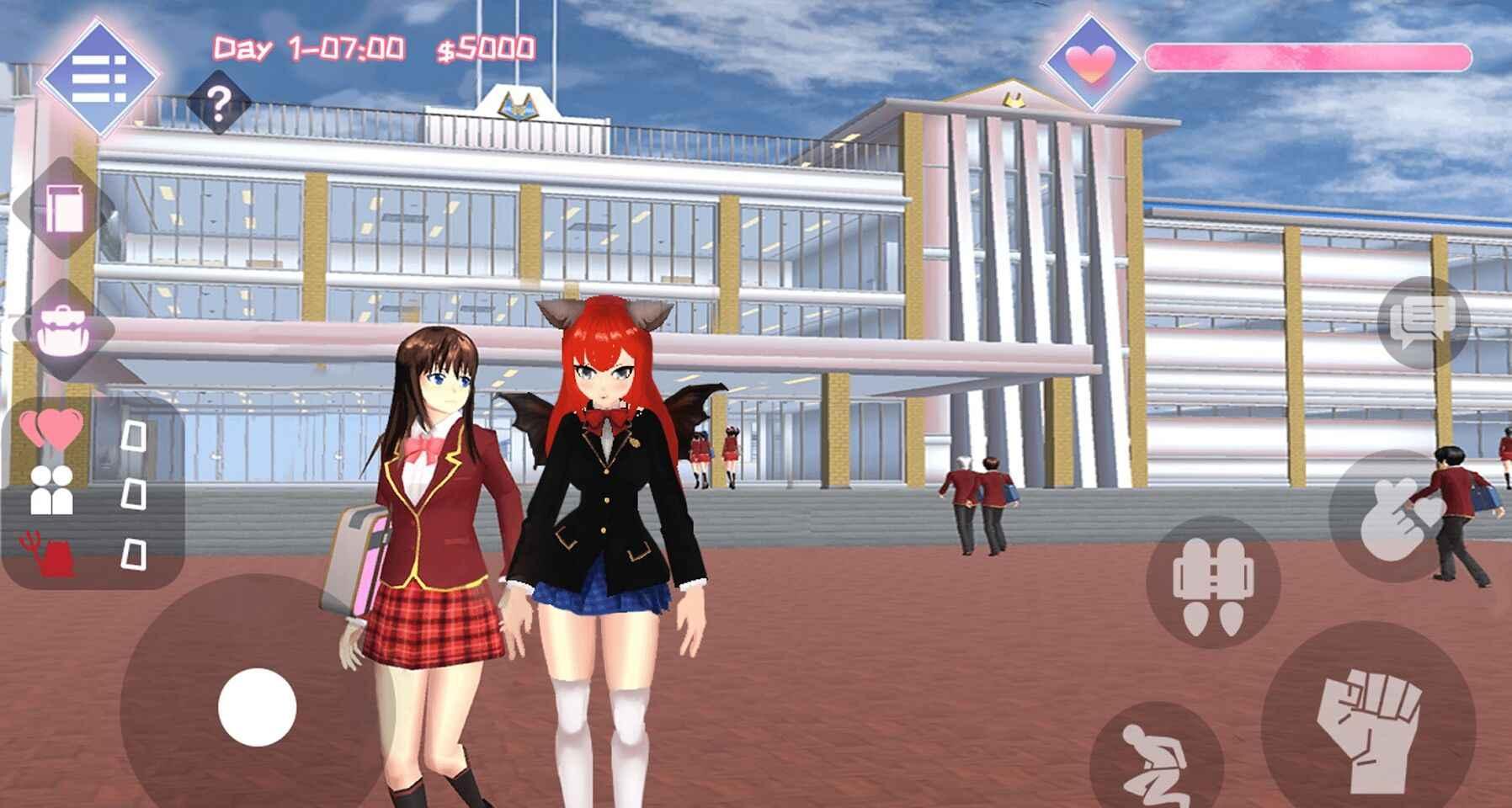Open the chat speech bubble button
1512x808 pixels.
tap(1423, 322)
